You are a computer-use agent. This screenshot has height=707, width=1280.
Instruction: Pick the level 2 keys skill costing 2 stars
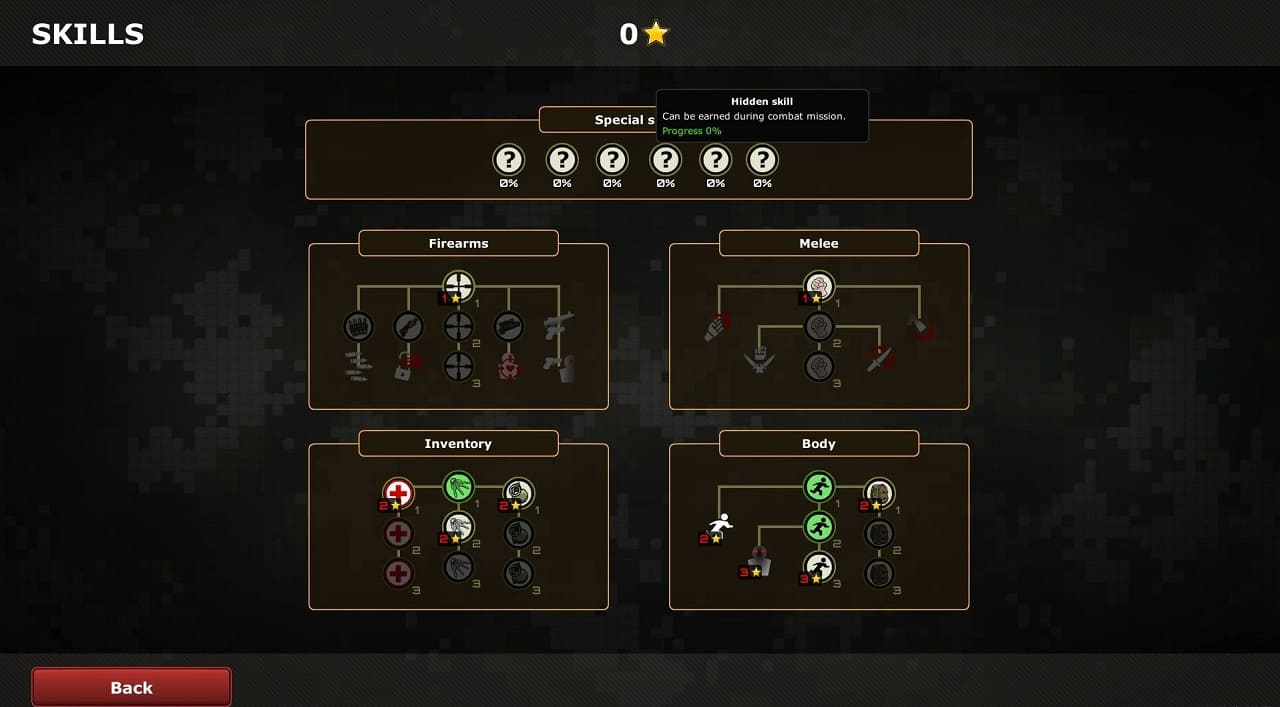pyautogui.click(x=458, y=527)
